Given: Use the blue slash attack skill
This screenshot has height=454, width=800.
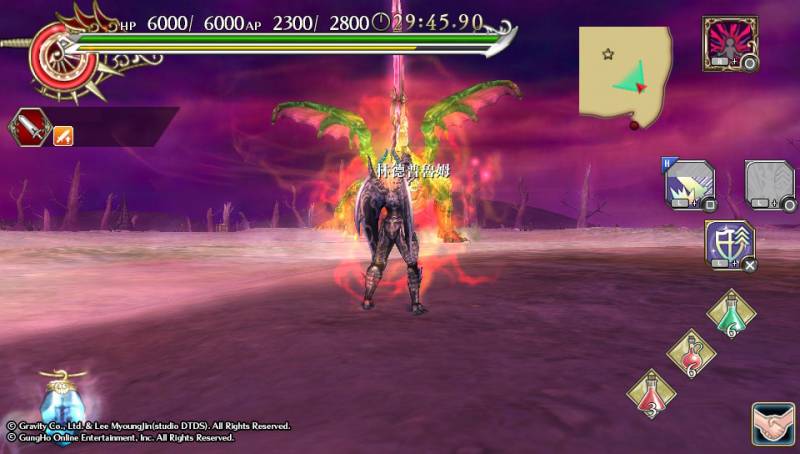Looking at the screenshot, I should click(687, 185).
